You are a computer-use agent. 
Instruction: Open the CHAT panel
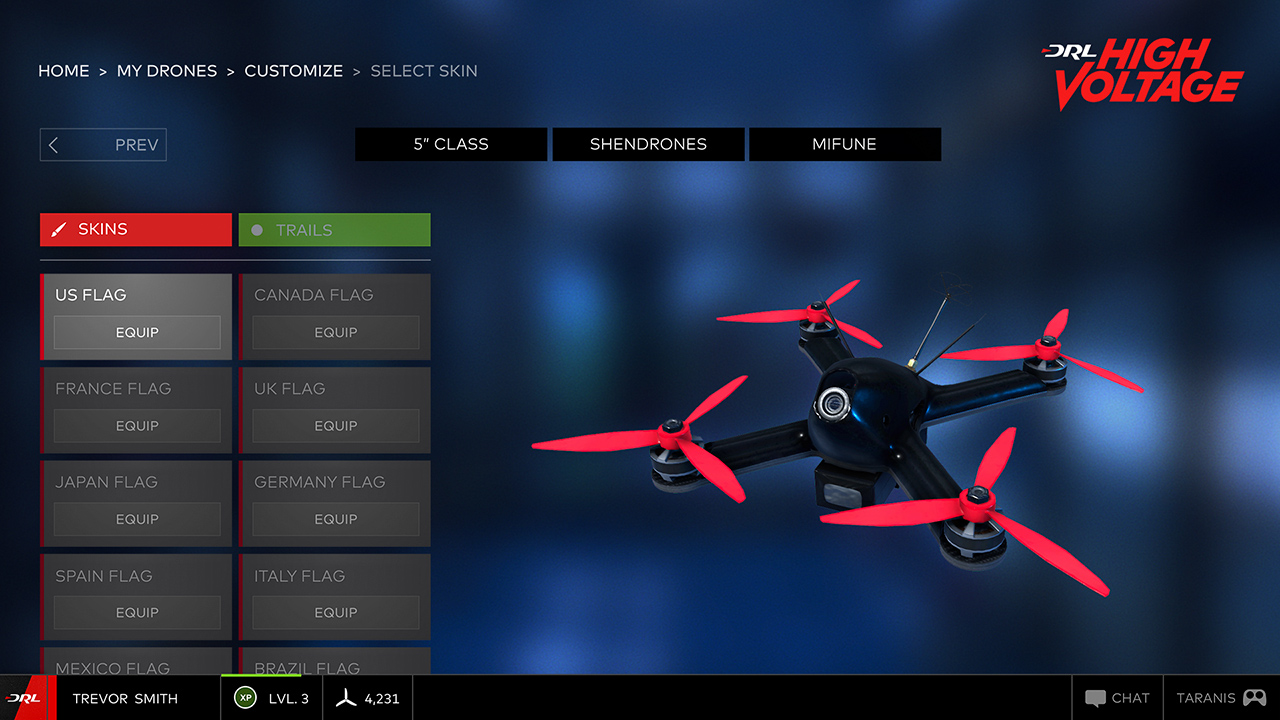pyautogui.click(x=1117, y=698)
